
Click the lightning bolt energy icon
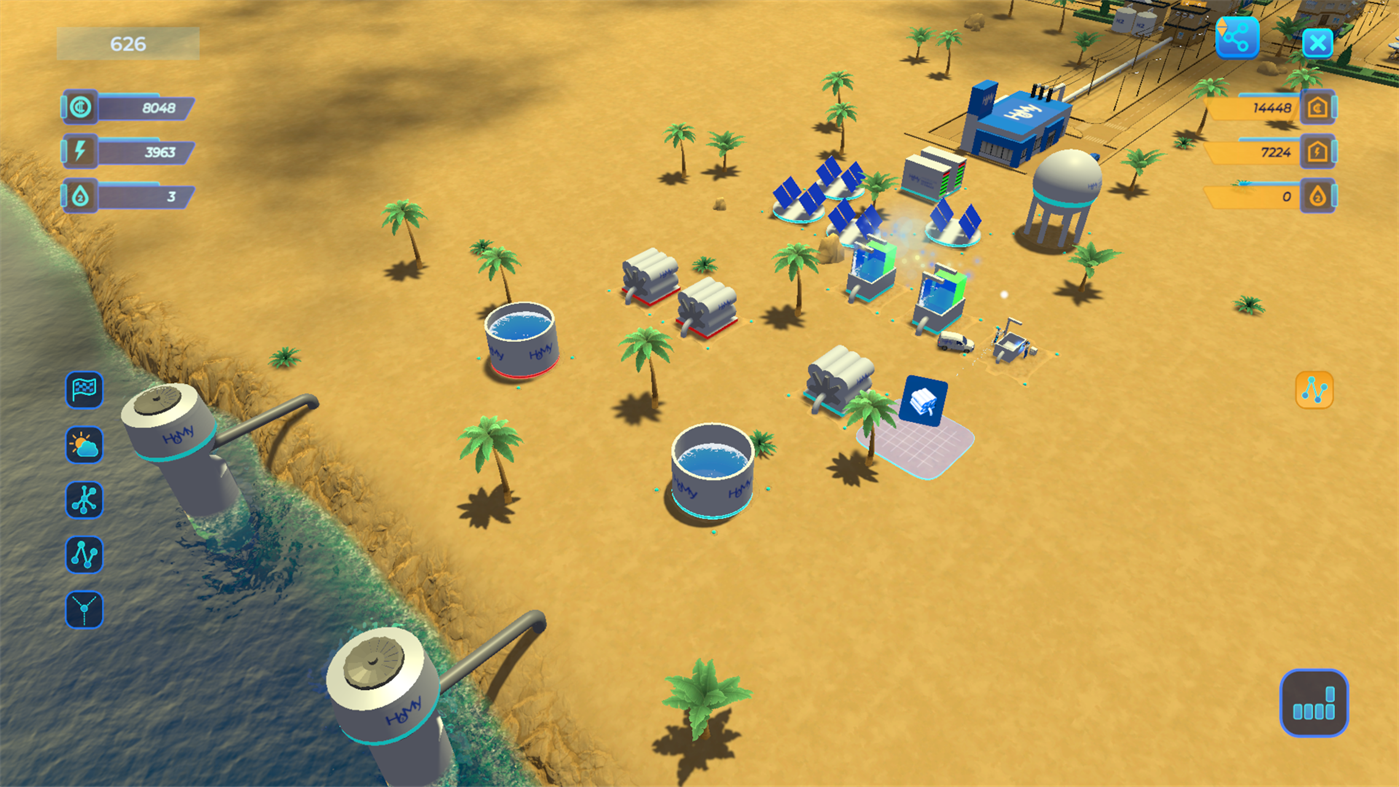[x=78, y=150]
